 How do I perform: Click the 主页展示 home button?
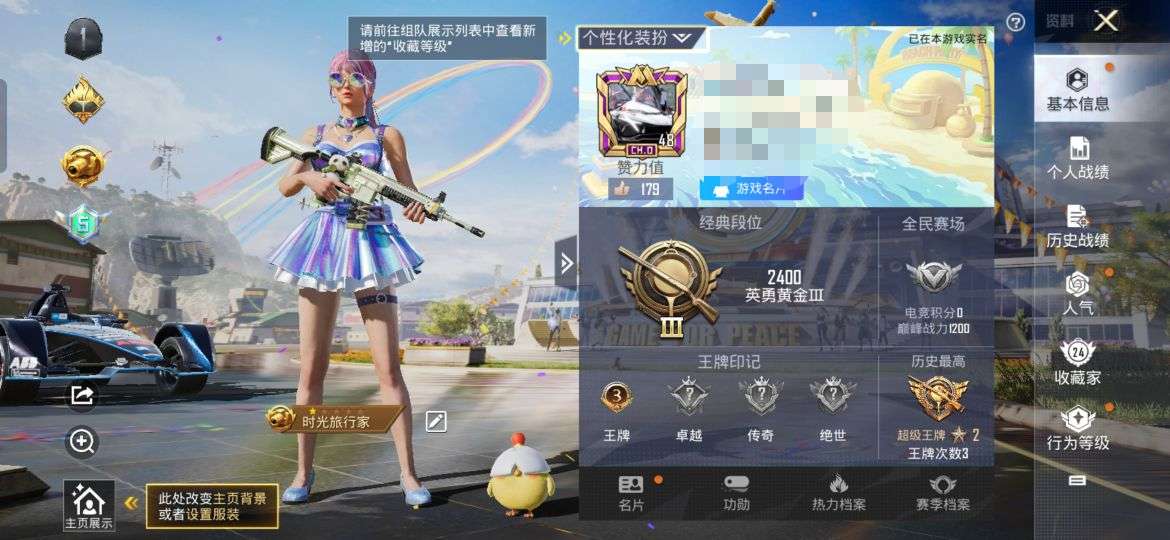click(x=88, y=505)
